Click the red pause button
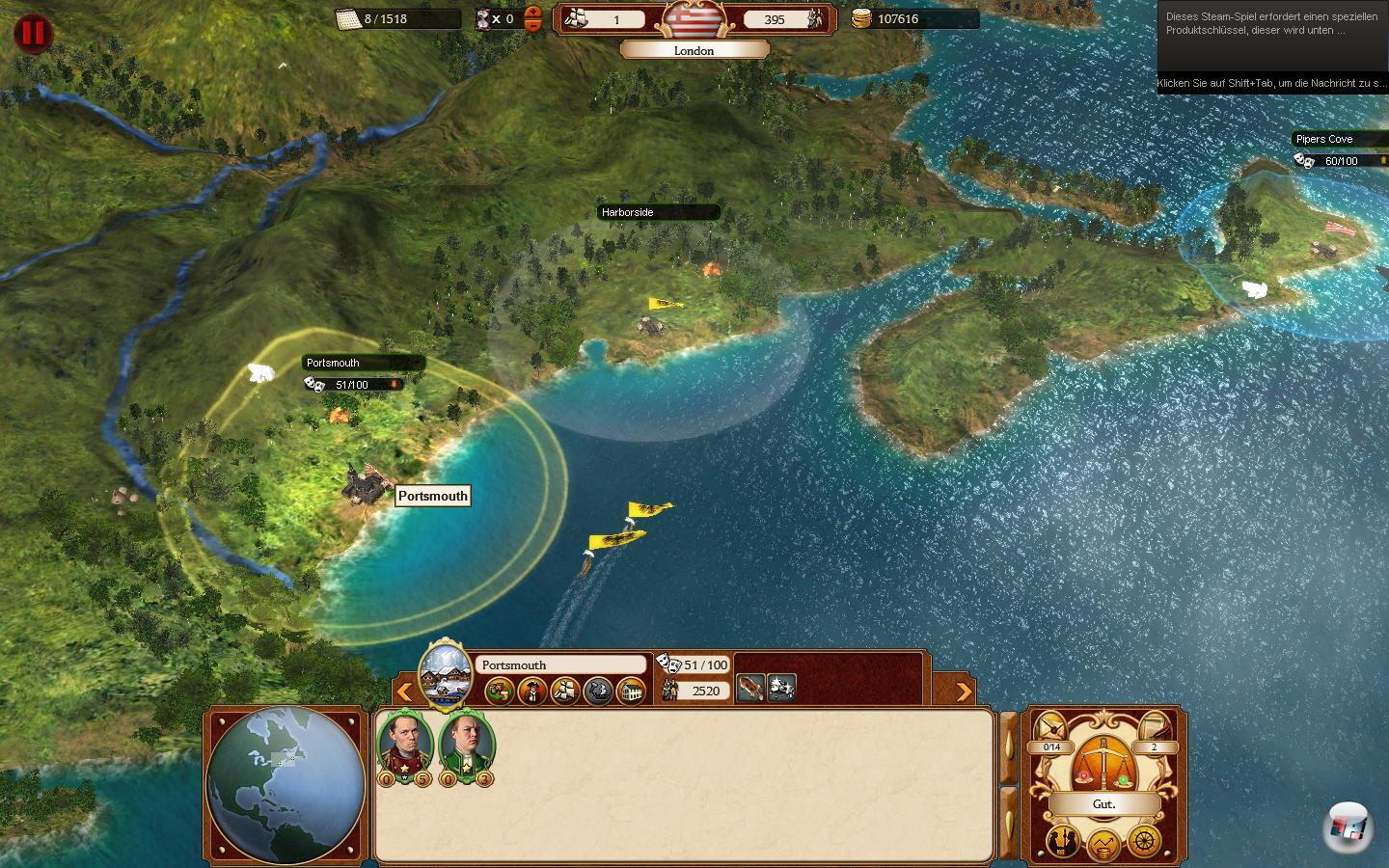The image size is (1389, 868). tap(33, 34)
